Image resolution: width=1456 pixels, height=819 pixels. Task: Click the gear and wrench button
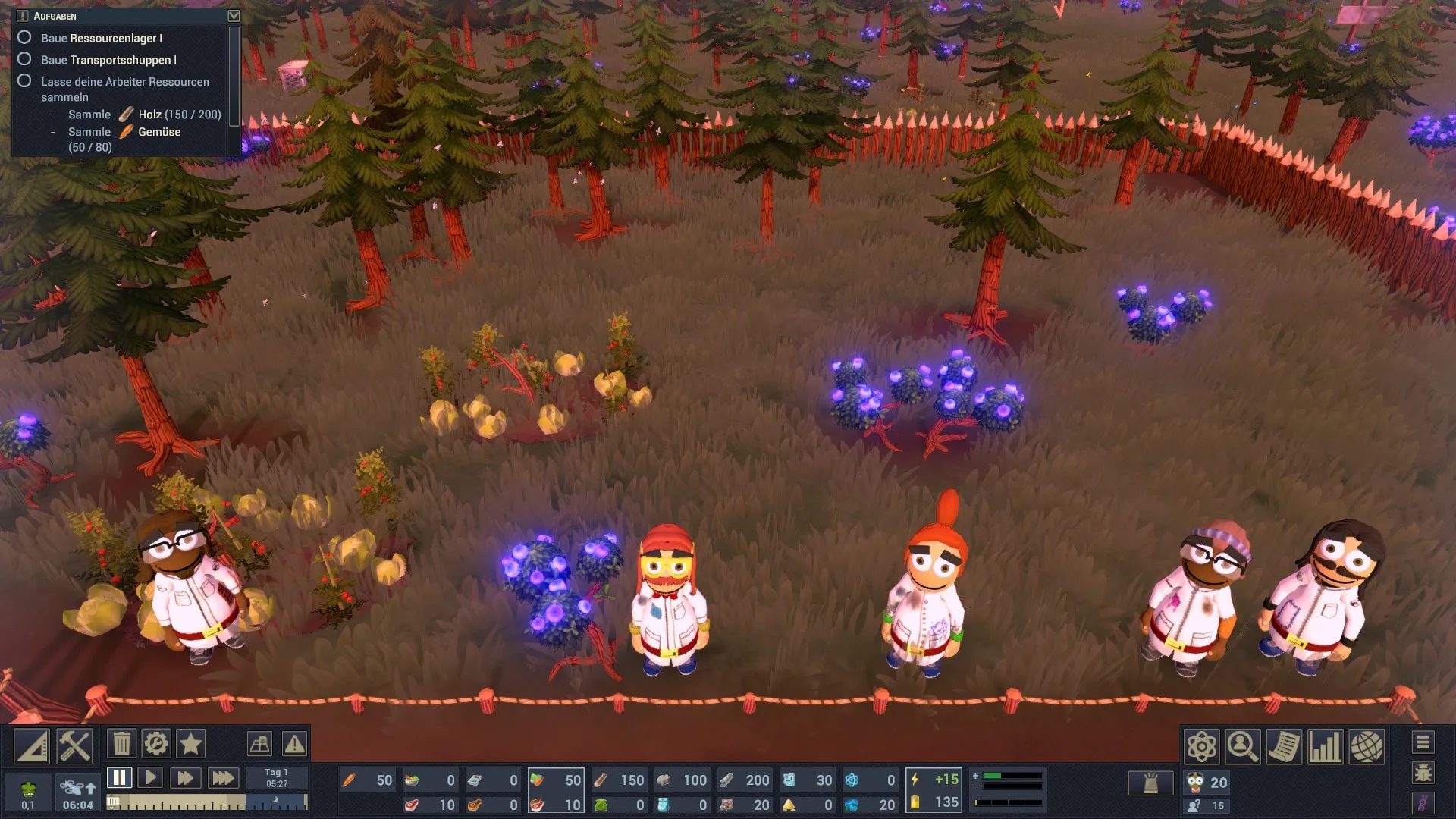pyautogui.click(x=156, y=744)
